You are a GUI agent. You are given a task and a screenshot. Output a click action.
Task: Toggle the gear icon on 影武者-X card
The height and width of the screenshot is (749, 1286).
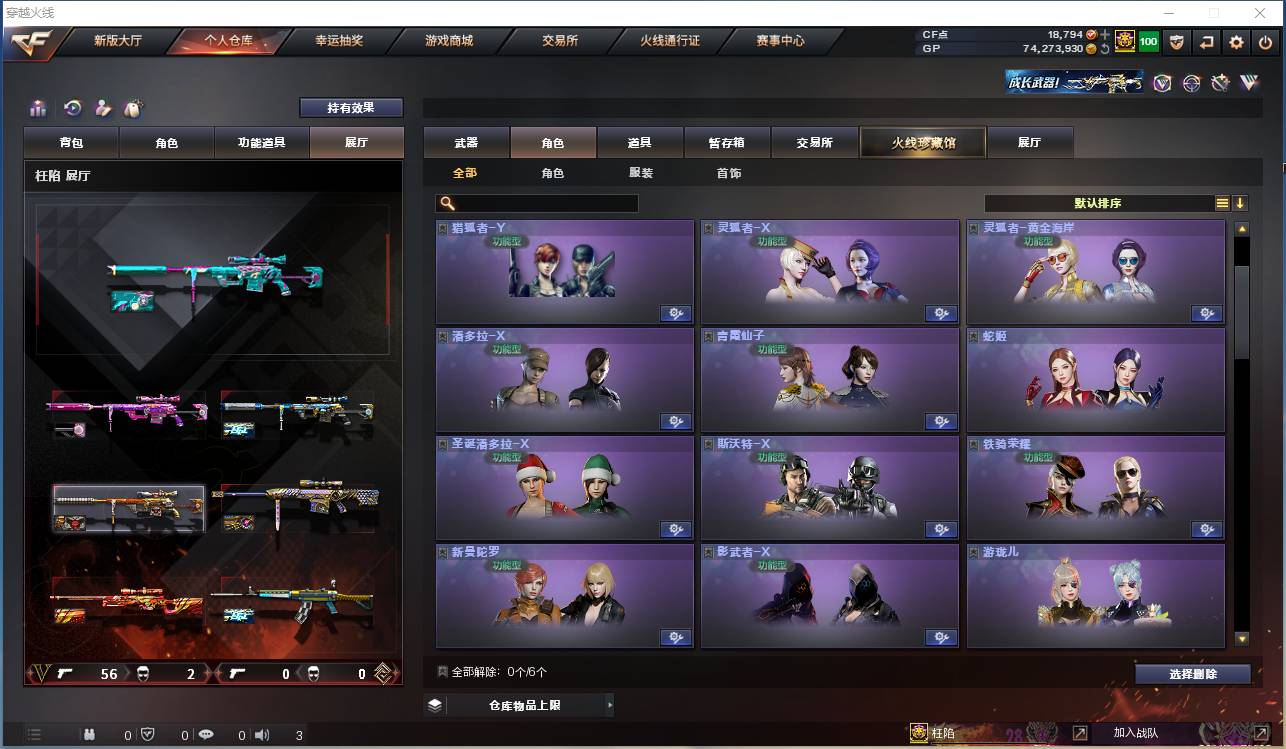[941, 637]
